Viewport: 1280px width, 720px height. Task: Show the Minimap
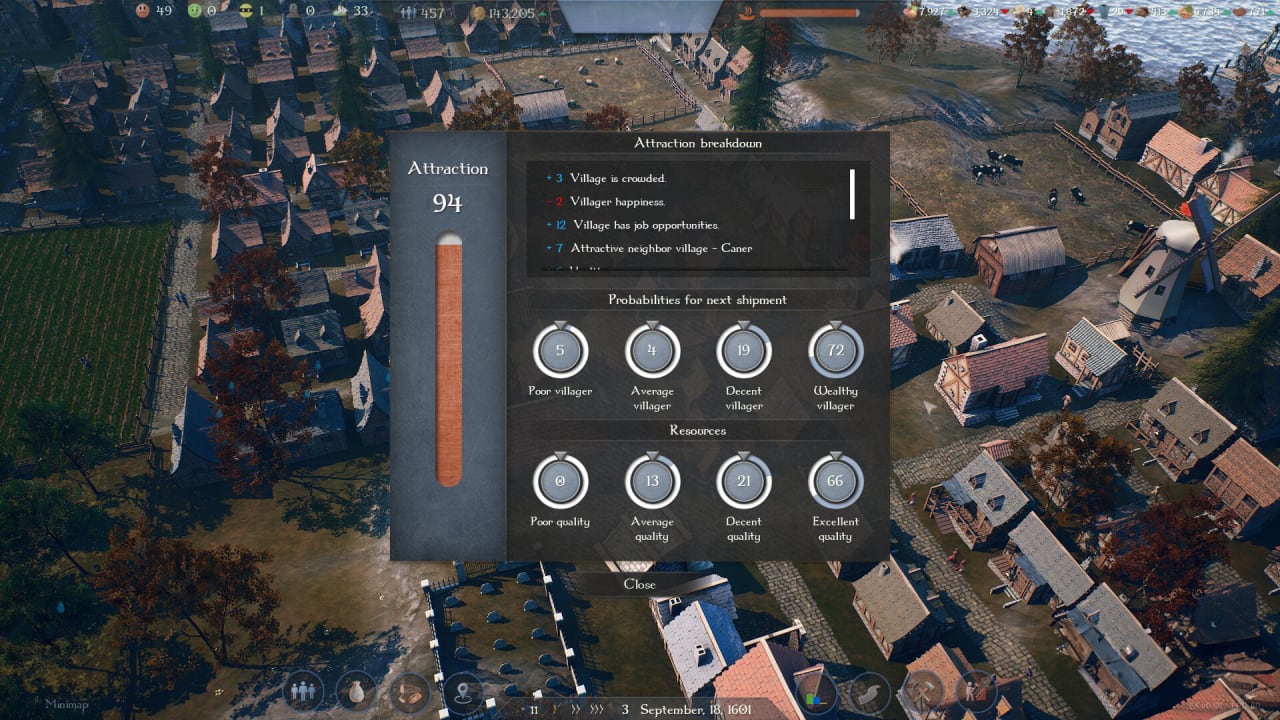point(66,704)
